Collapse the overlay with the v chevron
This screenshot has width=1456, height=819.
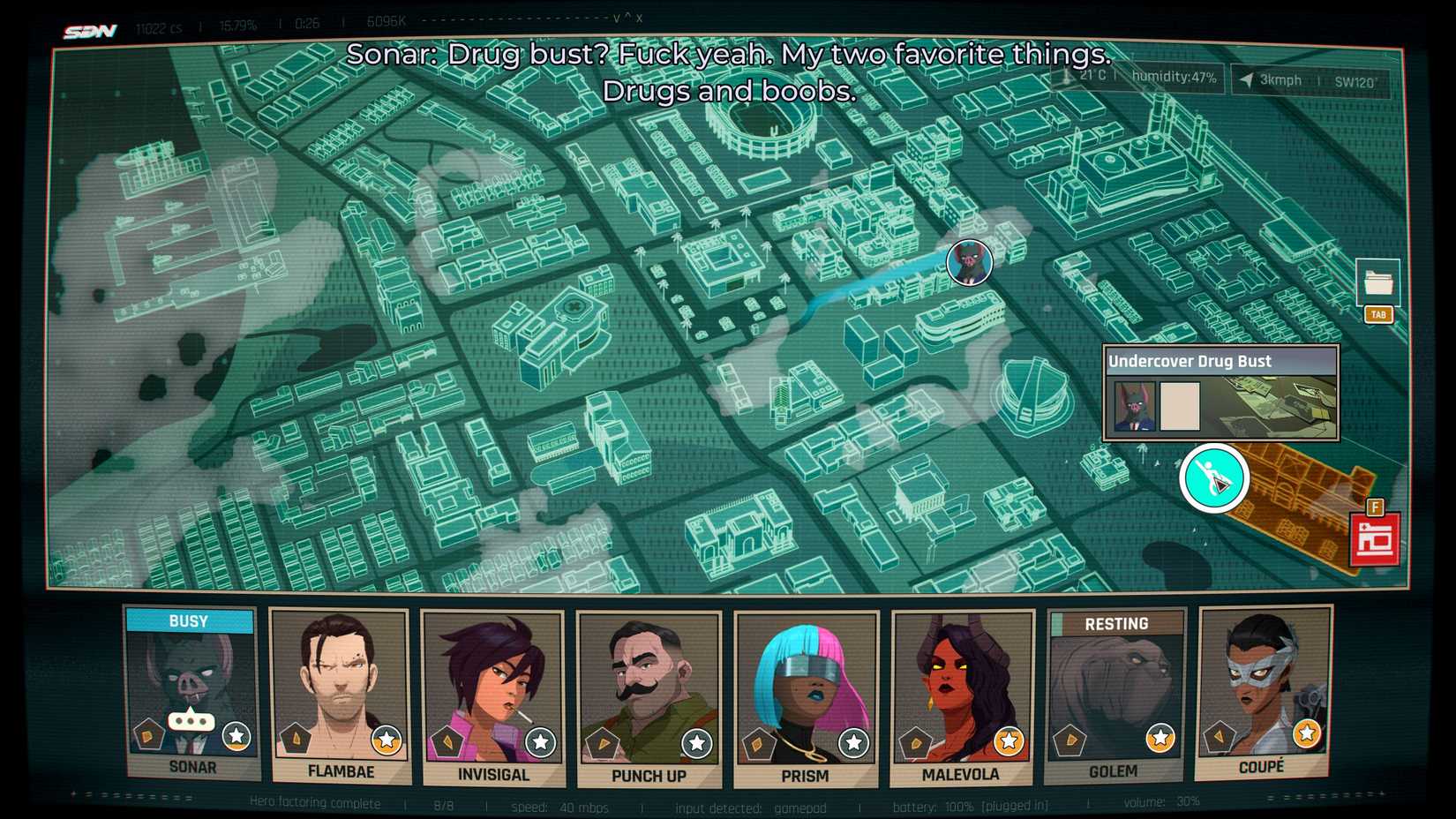[617, 19]
